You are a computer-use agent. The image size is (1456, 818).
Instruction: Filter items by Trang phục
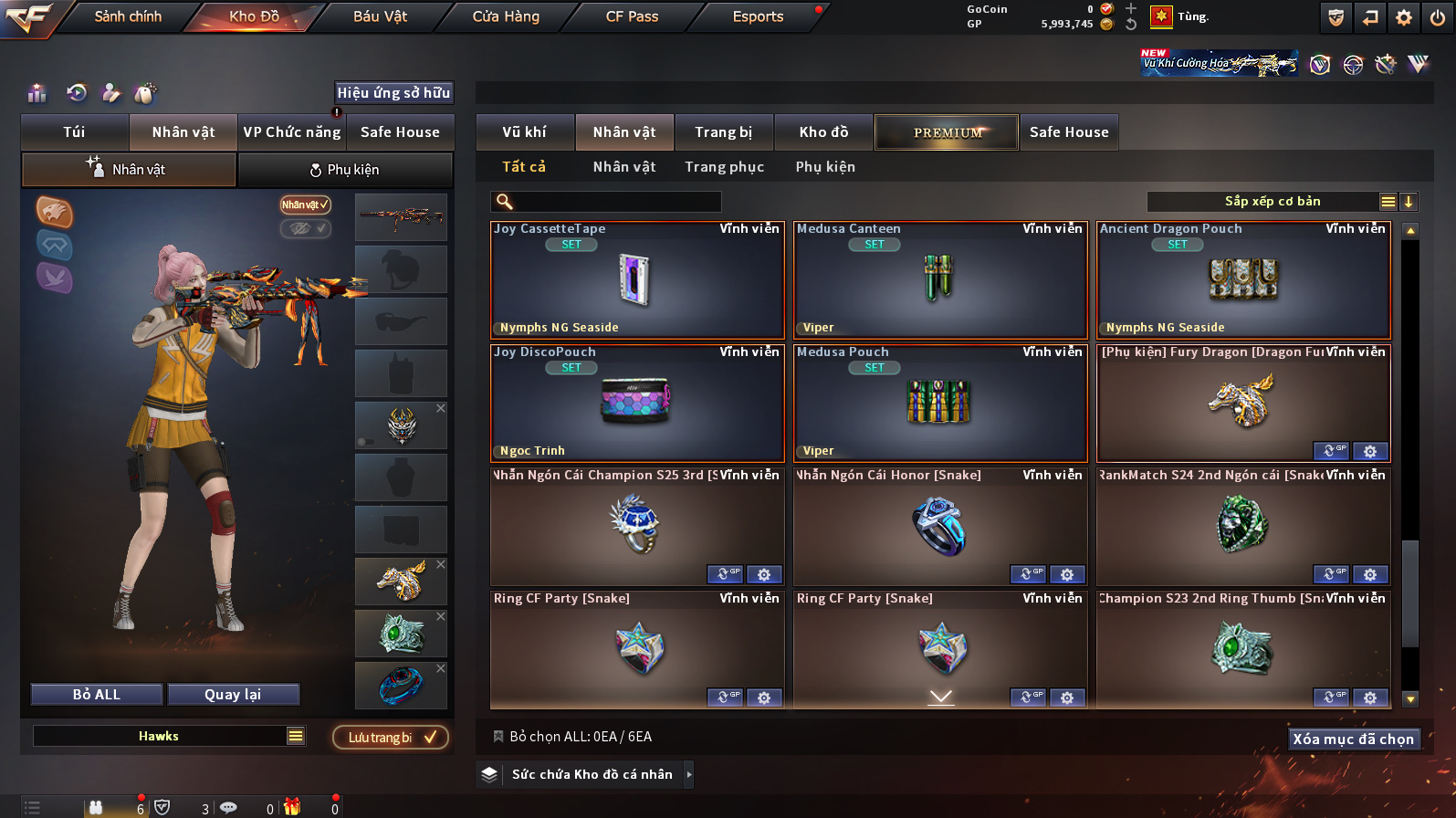[725, 167]
